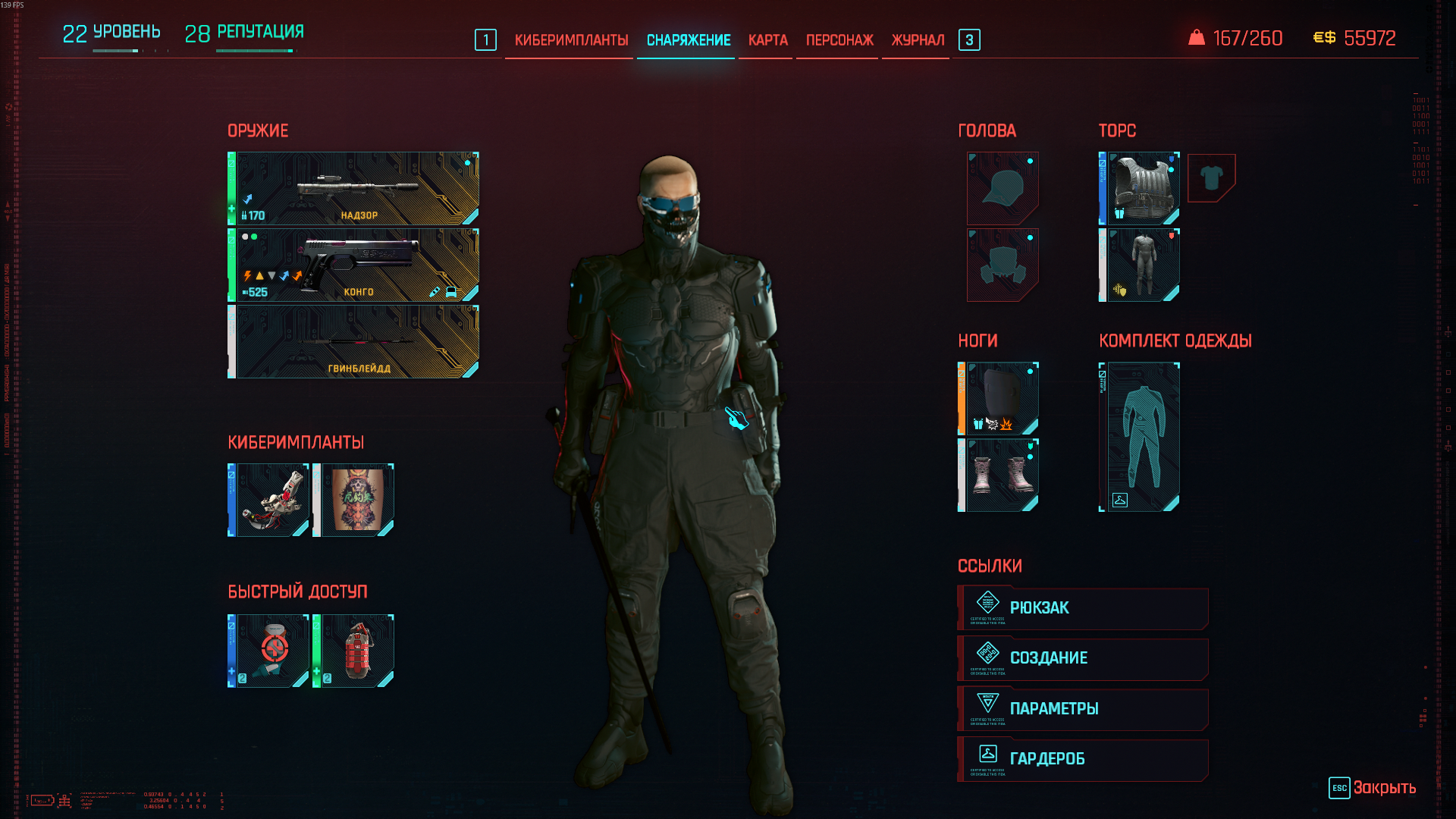Select the tattooed arm cyberware slot
The width and height of the screenshot is (1456, 819).
(x=355, y=500)
